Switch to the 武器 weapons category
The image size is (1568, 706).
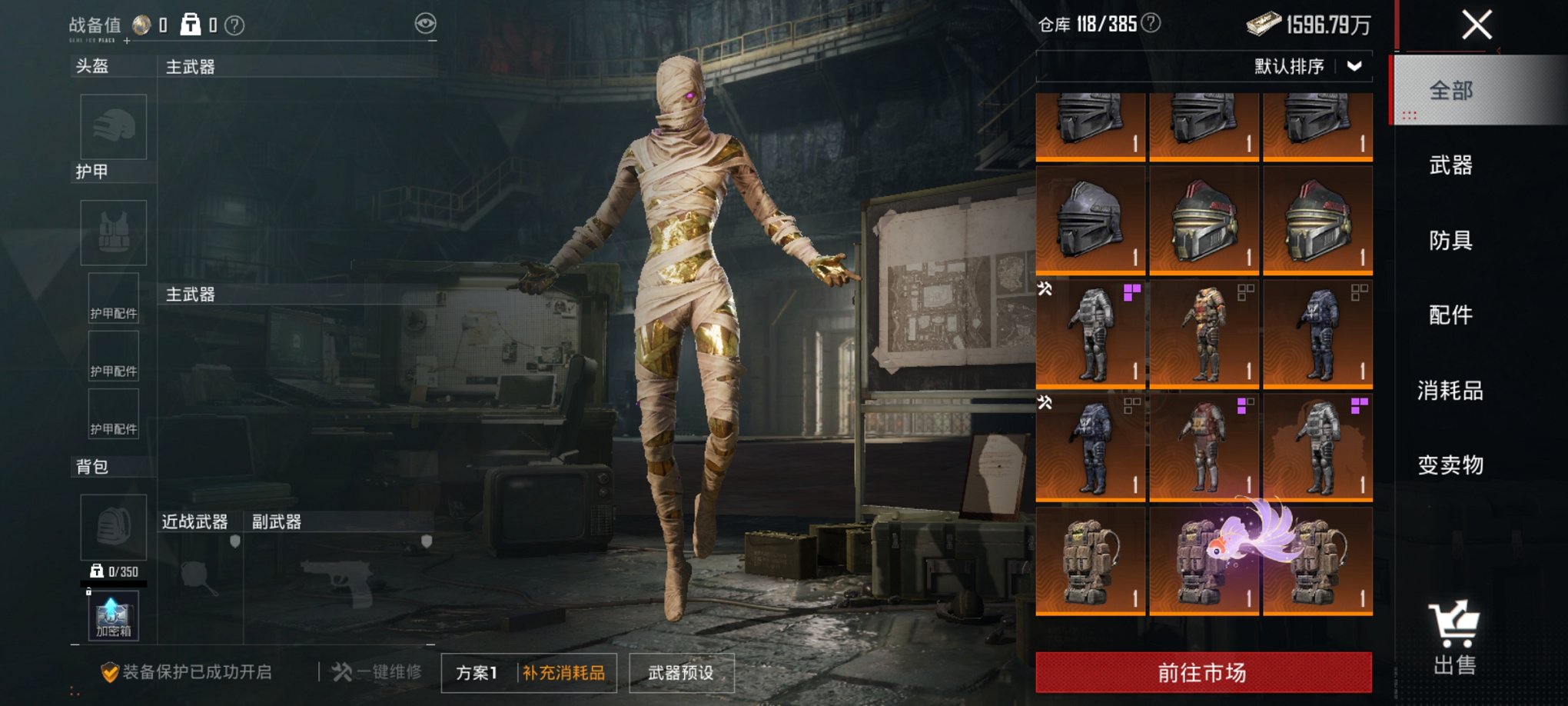pyautogui.click(x=1452, y=165)
